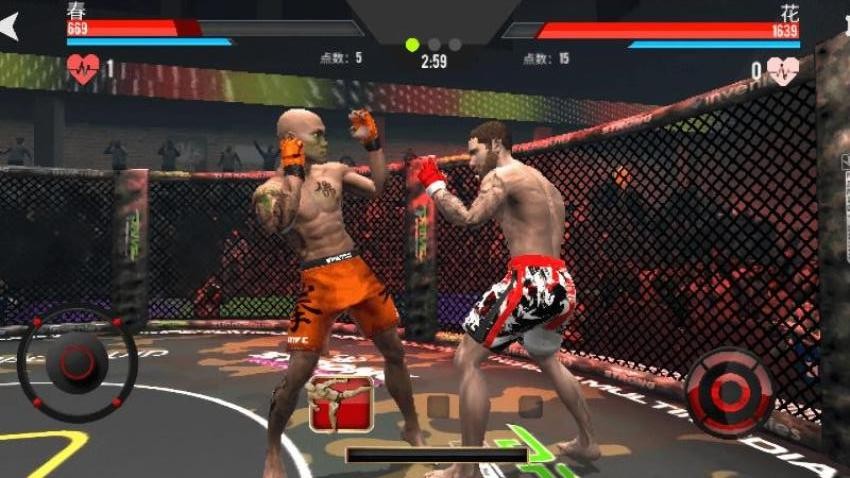Hit the red circular attack button
This screenshot has height=478, width=850.
(729, 392)
